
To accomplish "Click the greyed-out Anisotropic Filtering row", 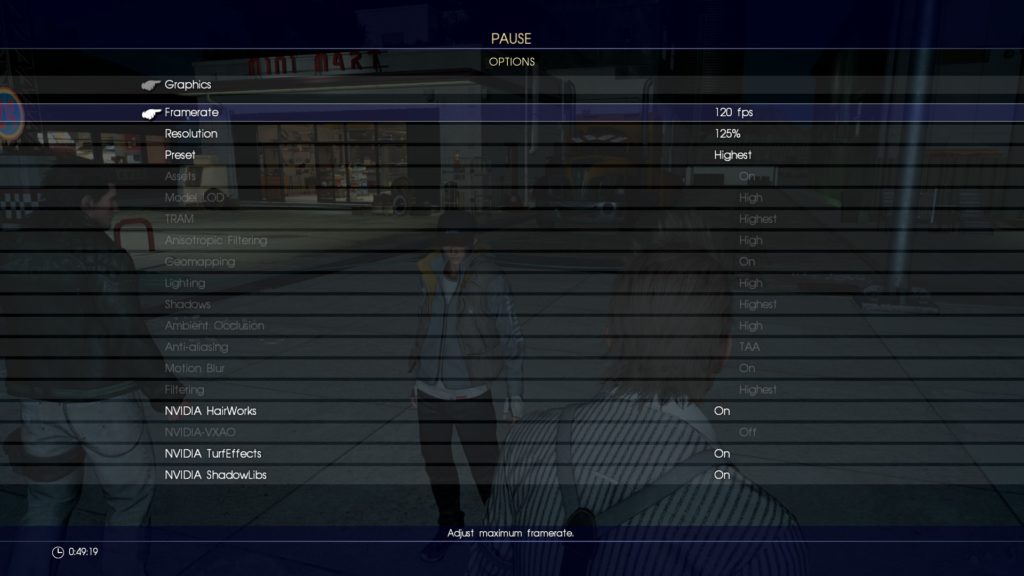I will point(216,241).
